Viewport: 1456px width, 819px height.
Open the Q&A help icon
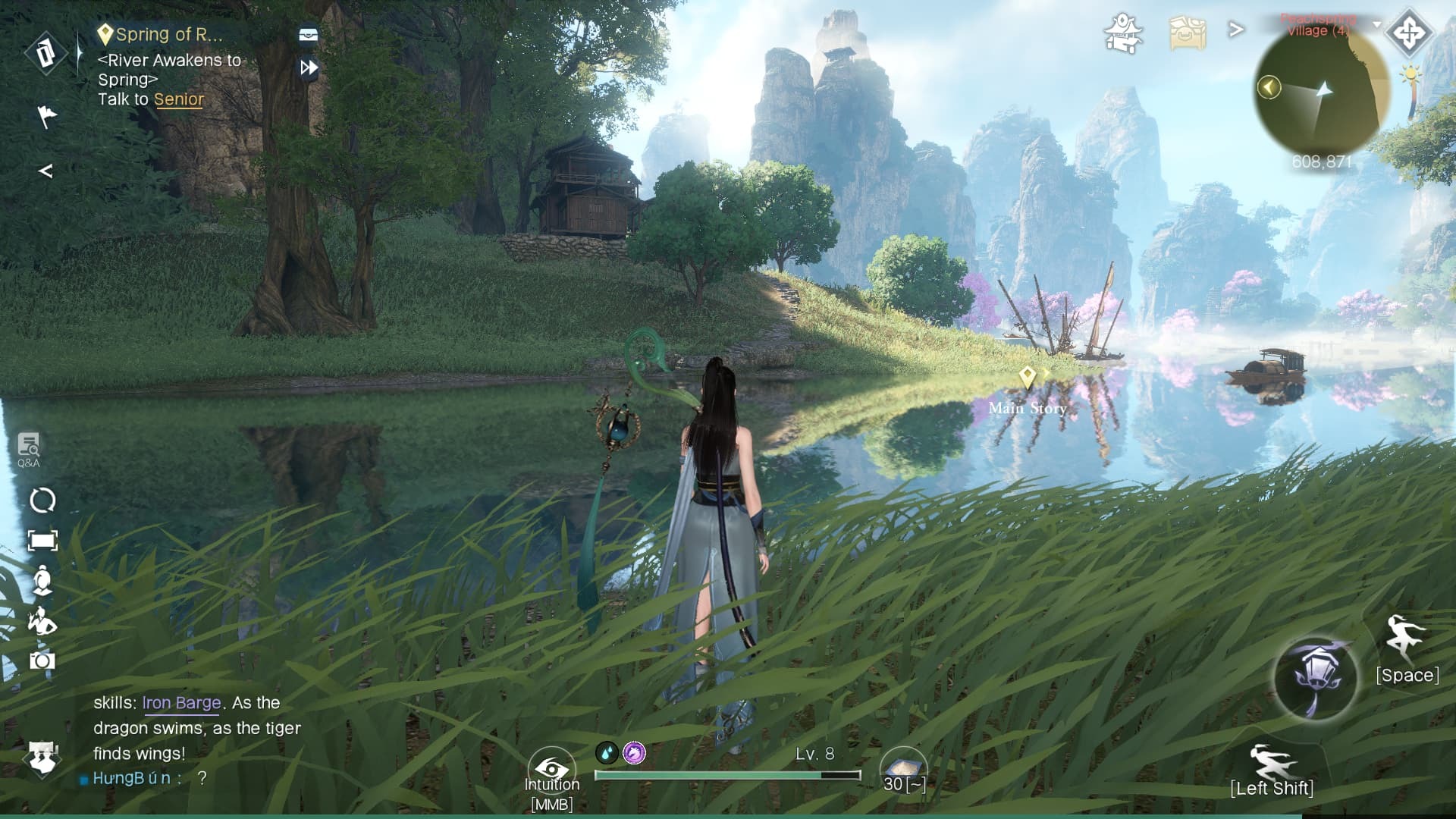(x=29, y=450)
